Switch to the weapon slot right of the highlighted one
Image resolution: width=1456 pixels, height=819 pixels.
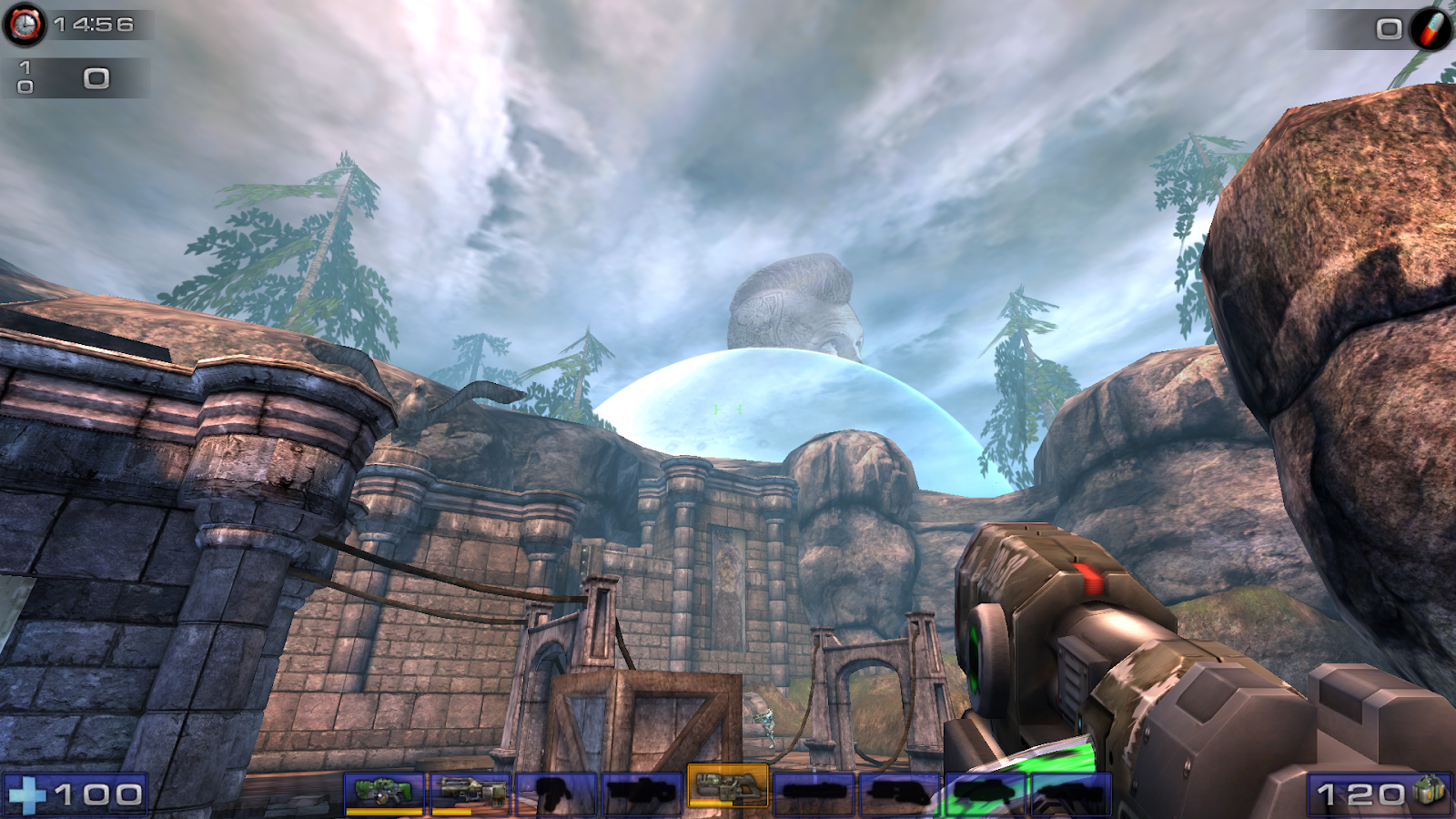[814, 790]
